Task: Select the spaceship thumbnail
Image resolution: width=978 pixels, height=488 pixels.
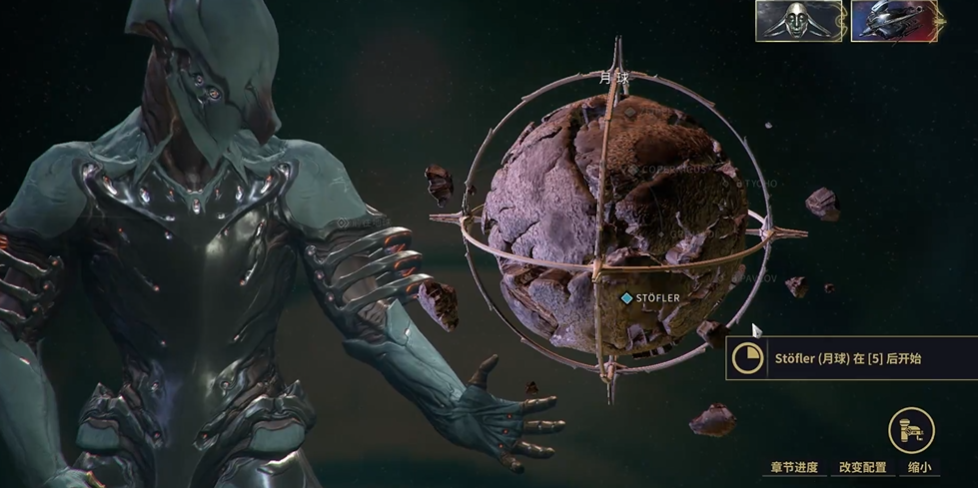Action: [895, 21]
